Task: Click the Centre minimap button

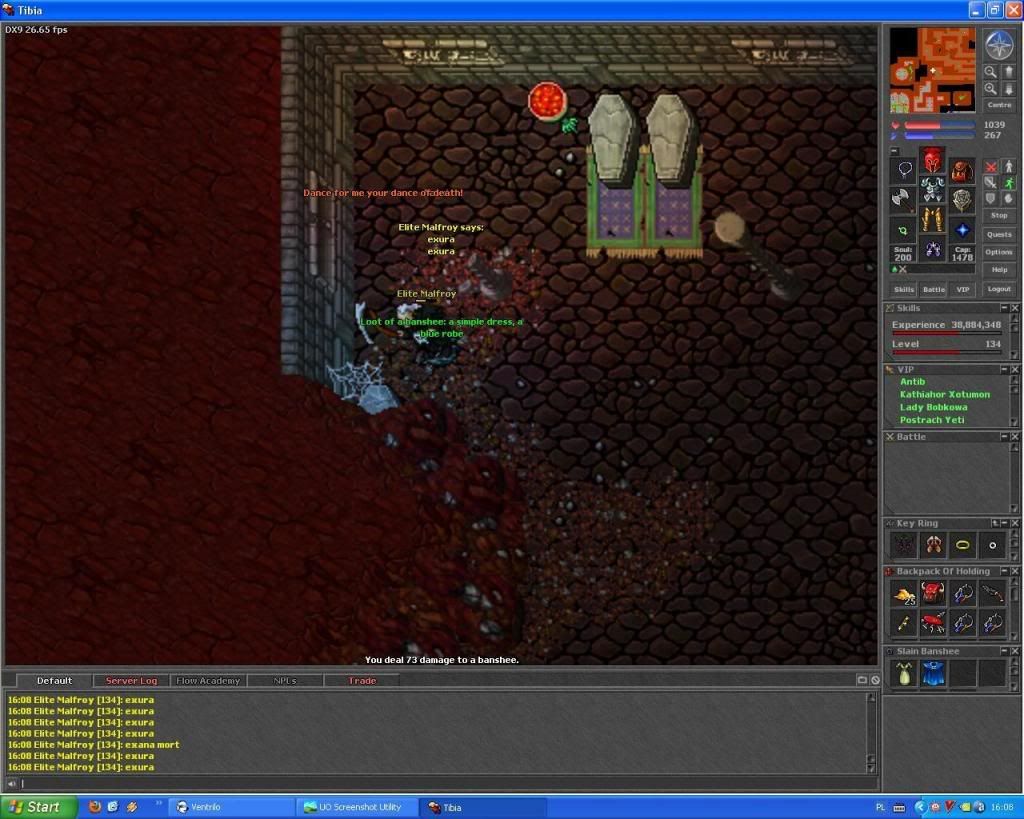Action: tap(998, 105)
